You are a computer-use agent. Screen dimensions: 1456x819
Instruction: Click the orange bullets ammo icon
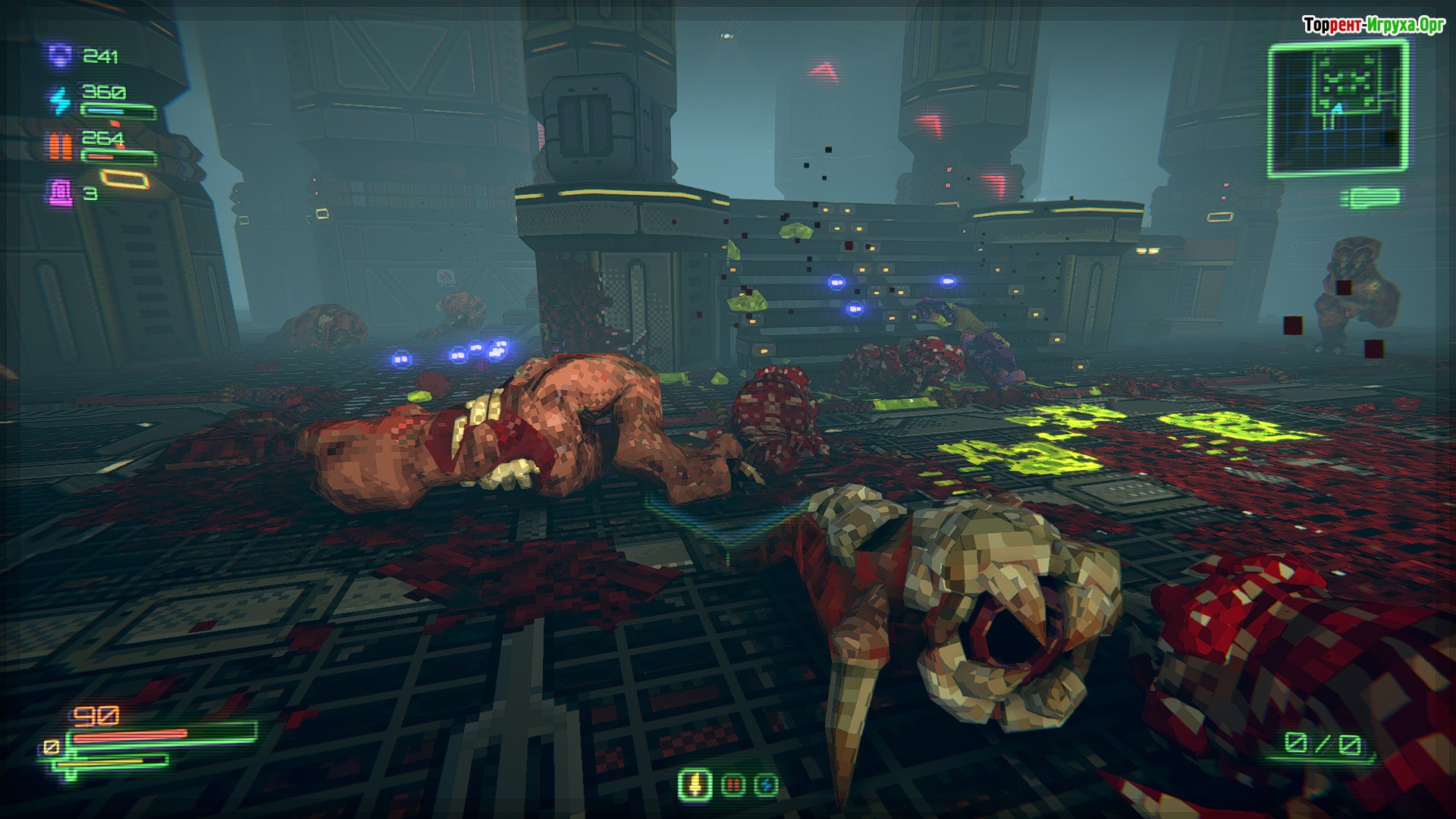tap(61, 146)
